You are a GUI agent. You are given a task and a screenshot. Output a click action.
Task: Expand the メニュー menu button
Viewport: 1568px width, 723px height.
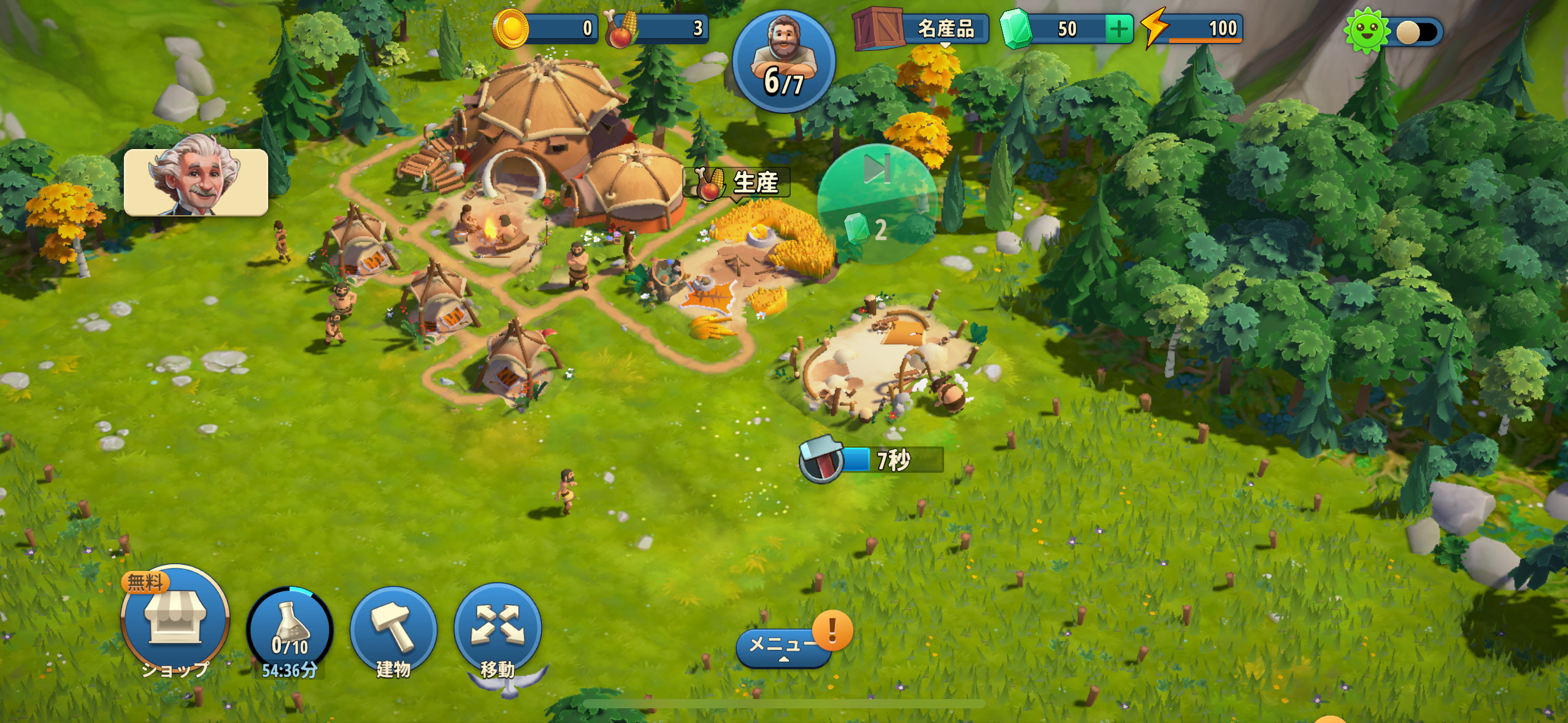783,646
